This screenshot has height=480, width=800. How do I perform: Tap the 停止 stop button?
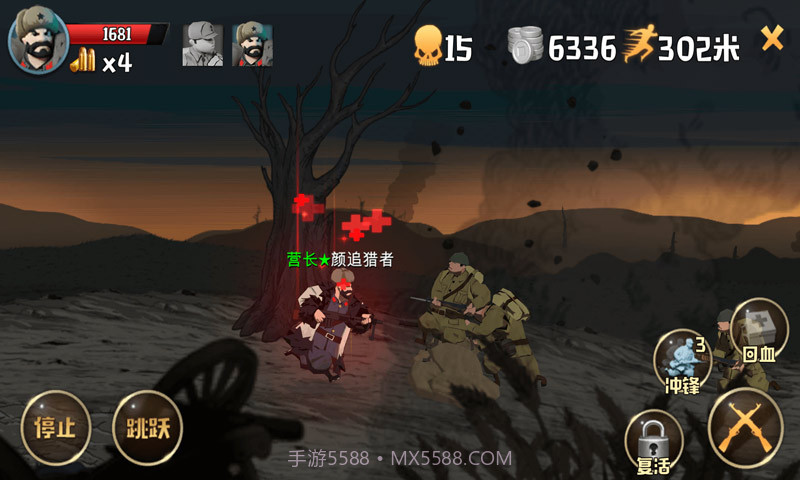(x=56, y=428)
